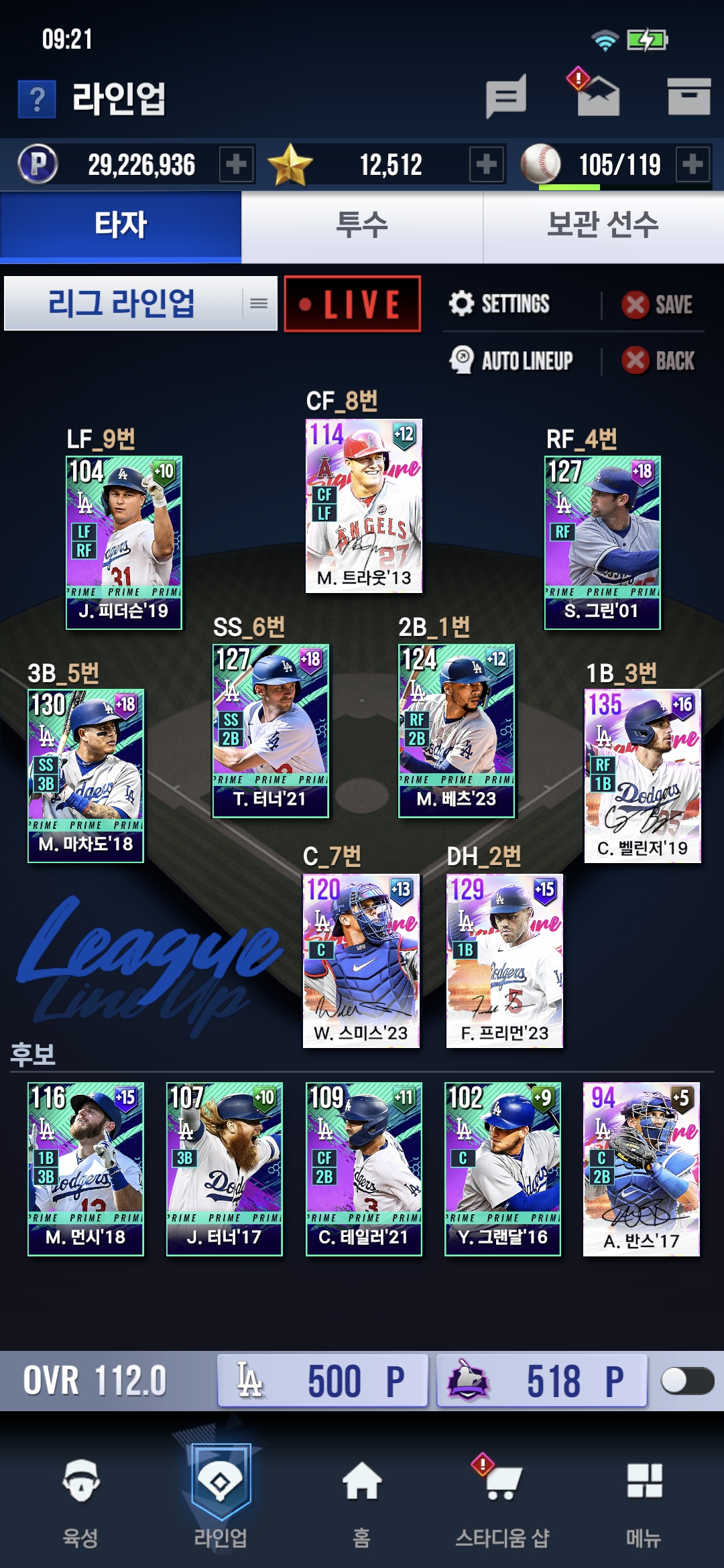Image resolution: width=724 pixels, height=1568 pixels.
Task: Choose C. 벨린저'19 first base card
Action: (x=642, y=775)
